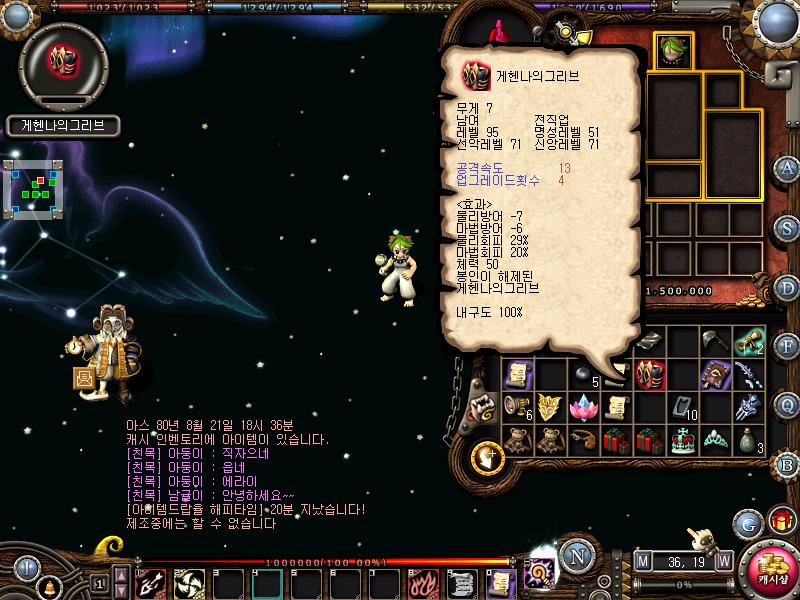
Task: Click the round A side button
Action: pos(788,167)
